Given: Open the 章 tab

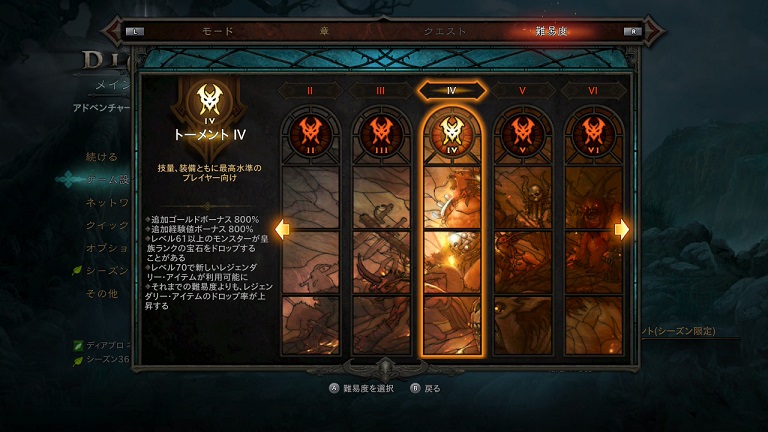Looking at the screenshot, I should [x=323, y=31].
